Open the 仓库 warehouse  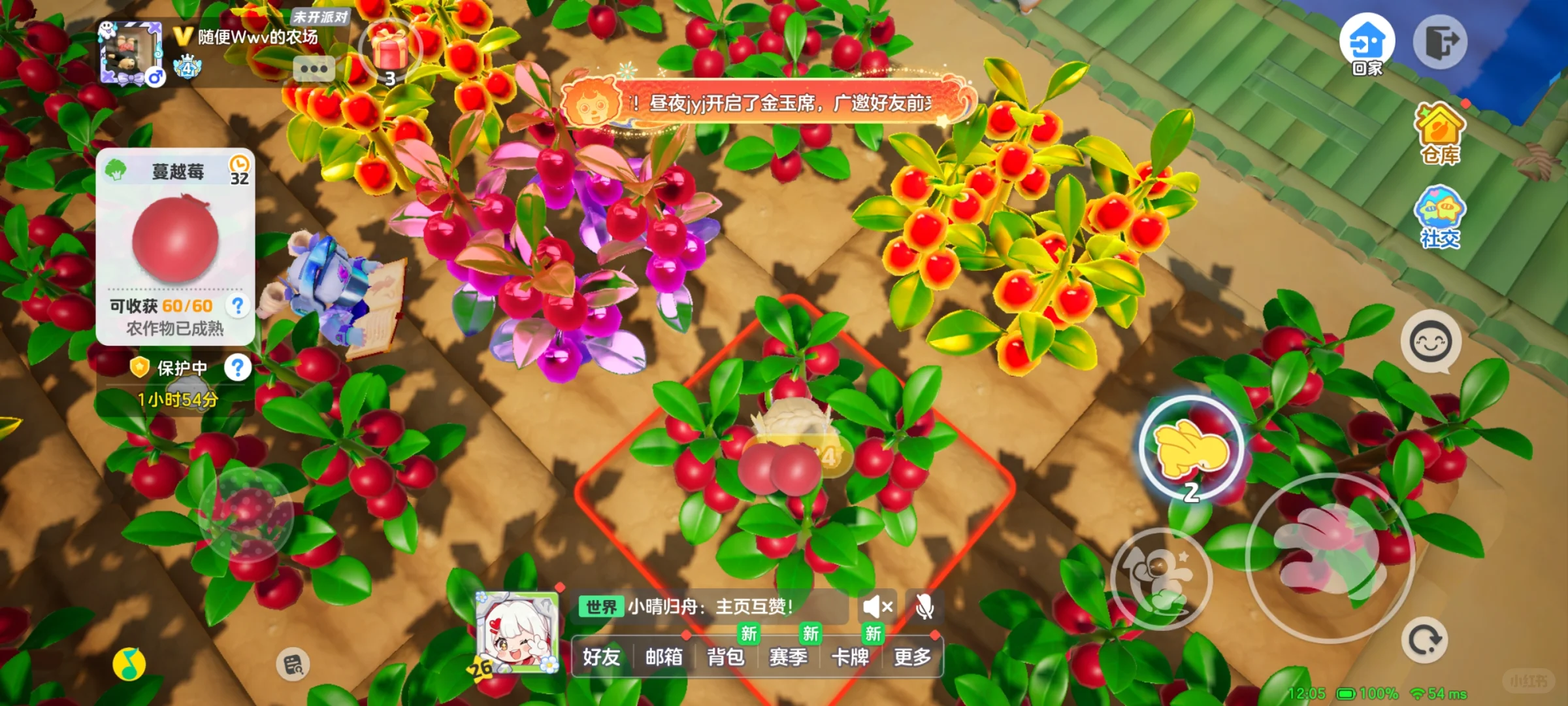pyautogui.click(x=1440, y=134)
